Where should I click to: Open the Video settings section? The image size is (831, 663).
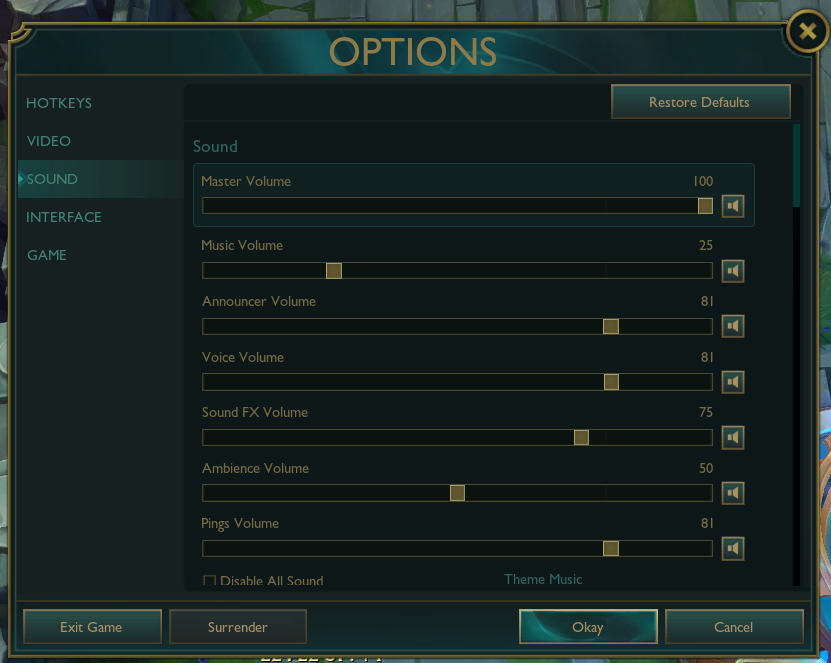pos(49,141)
